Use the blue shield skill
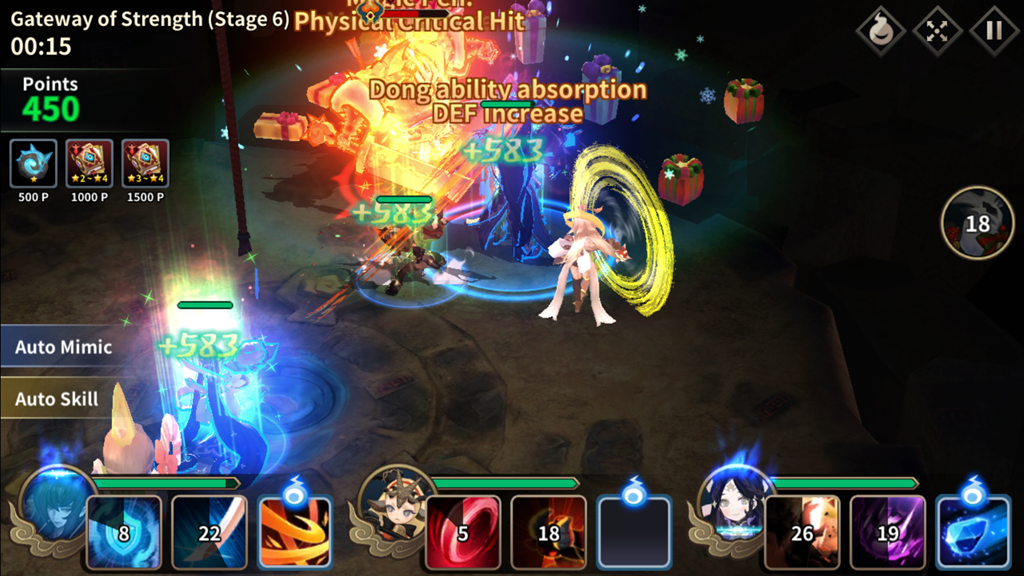This screenshot has width=1024, height=576. click(124, 532)
